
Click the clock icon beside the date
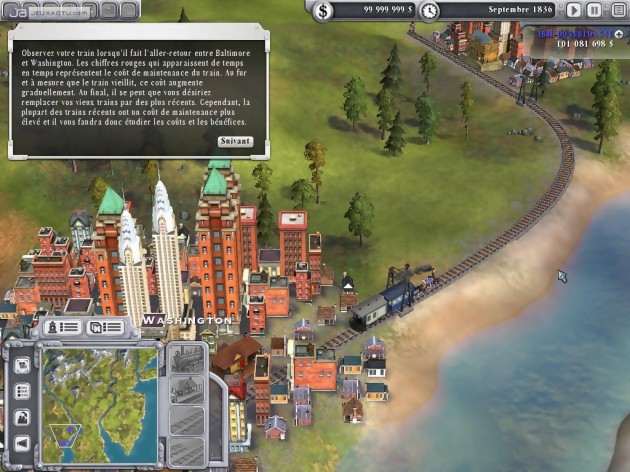pos(429,11)
